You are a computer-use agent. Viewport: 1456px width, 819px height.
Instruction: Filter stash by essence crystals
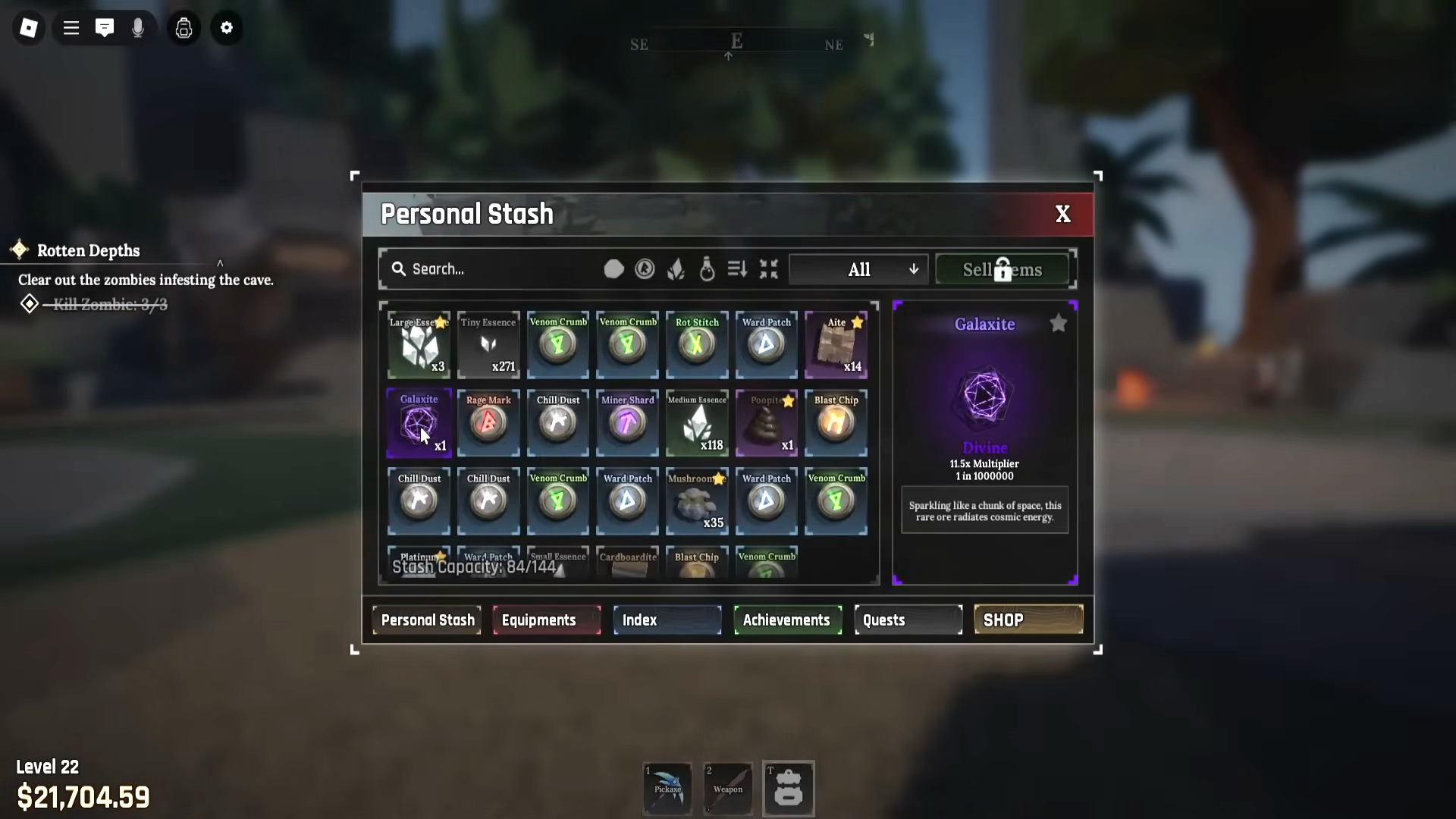(x=675, y=269)
